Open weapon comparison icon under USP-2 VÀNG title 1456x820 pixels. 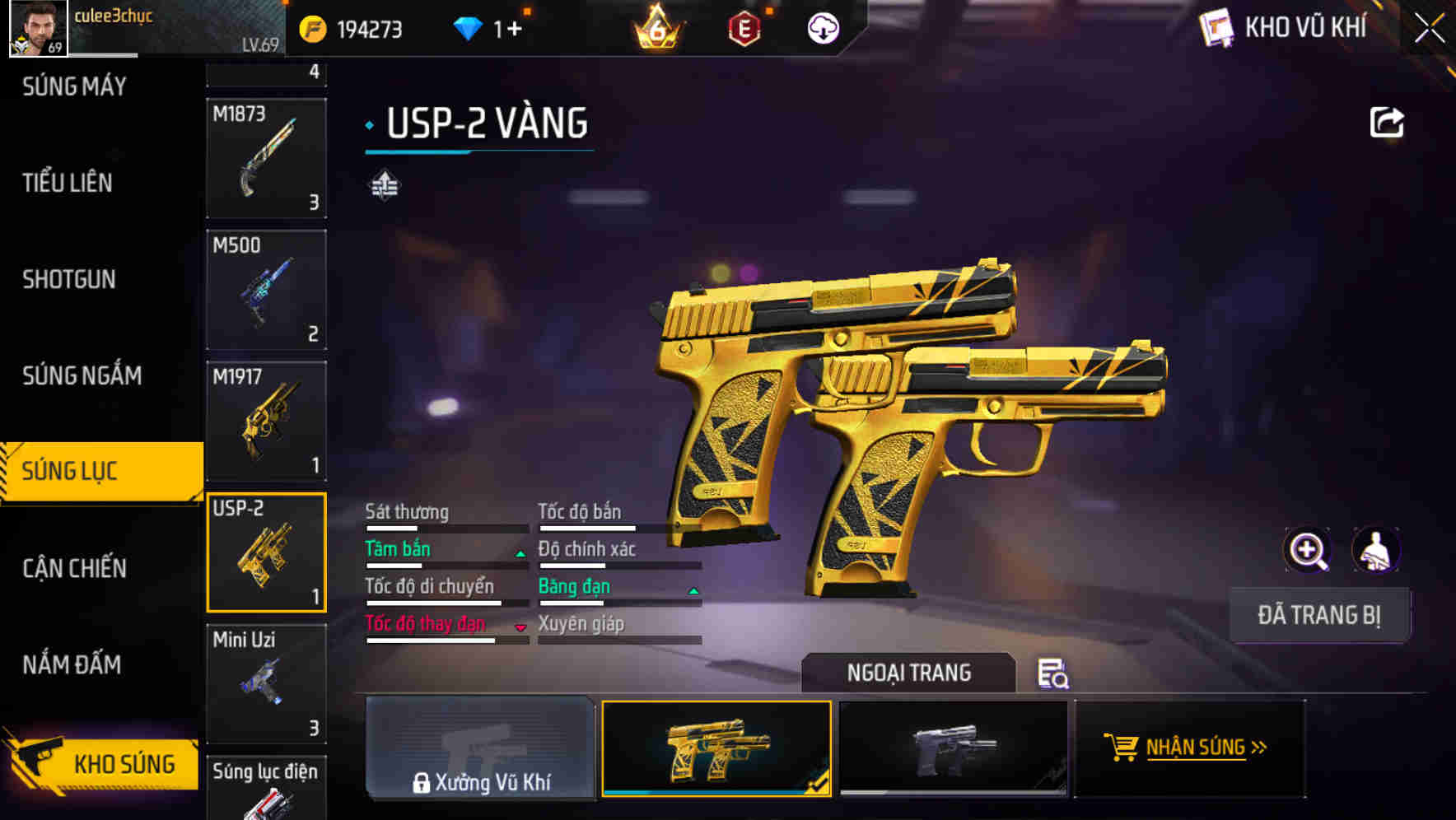(384, 185)
